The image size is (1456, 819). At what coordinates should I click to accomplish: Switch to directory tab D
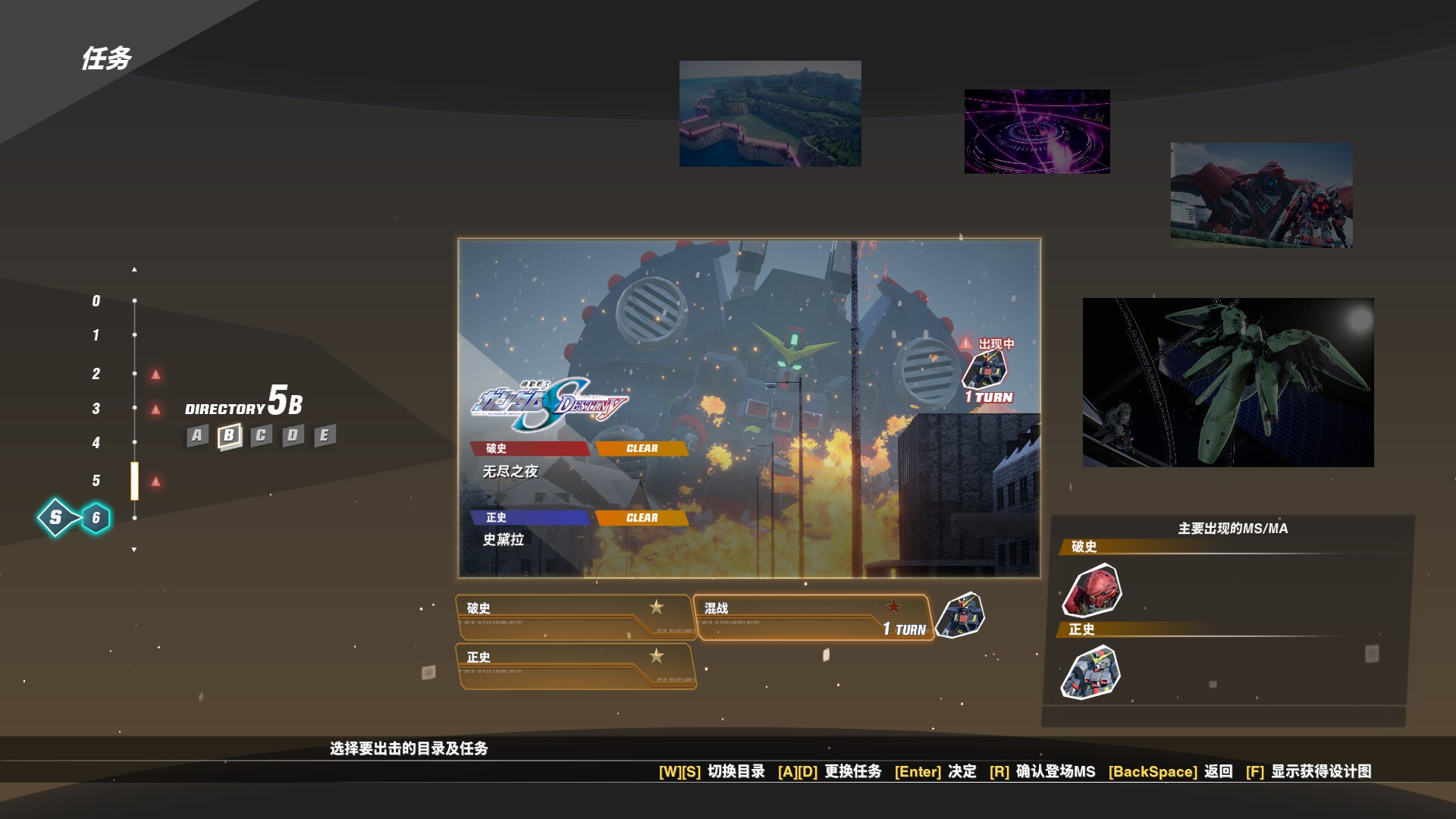coord(291,435)
